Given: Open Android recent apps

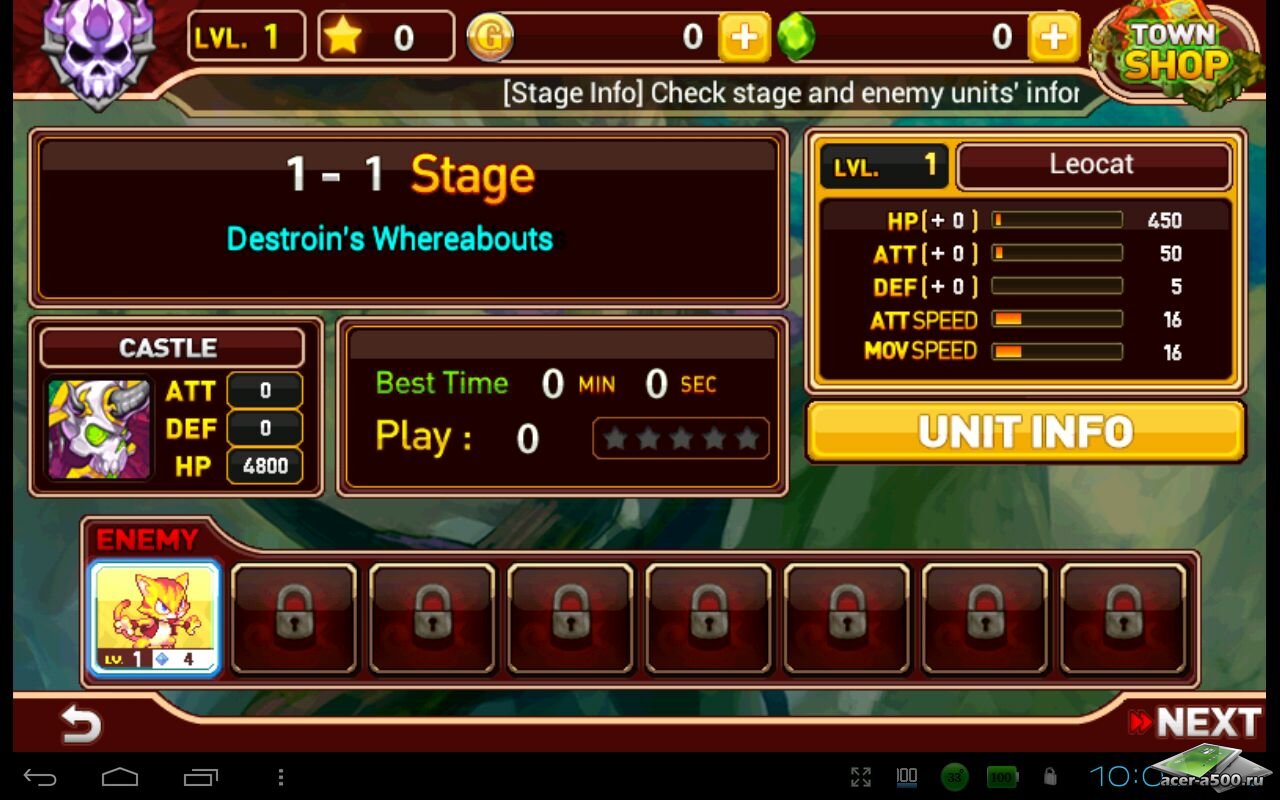Looking at the screenshot, I should [200, 777].
